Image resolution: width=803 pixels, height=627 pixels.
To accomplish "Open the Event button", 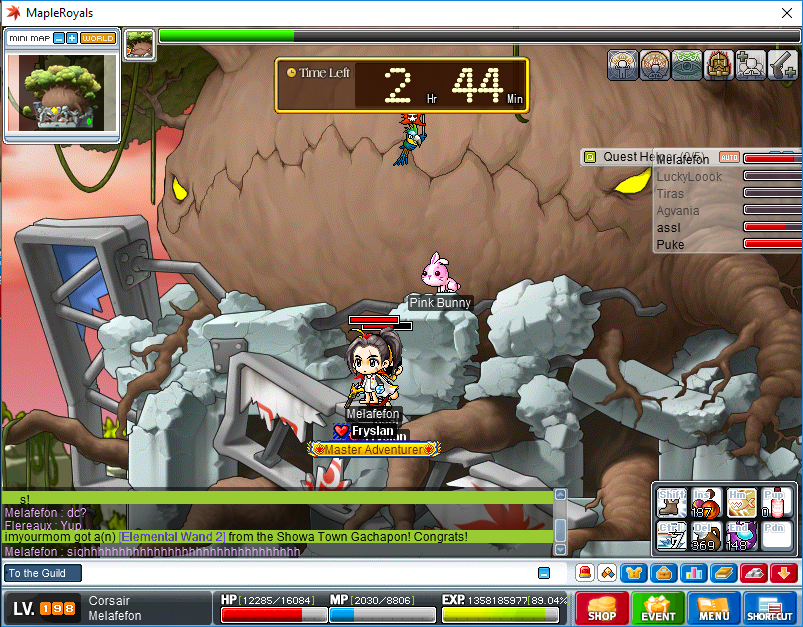I will (658, 609).
